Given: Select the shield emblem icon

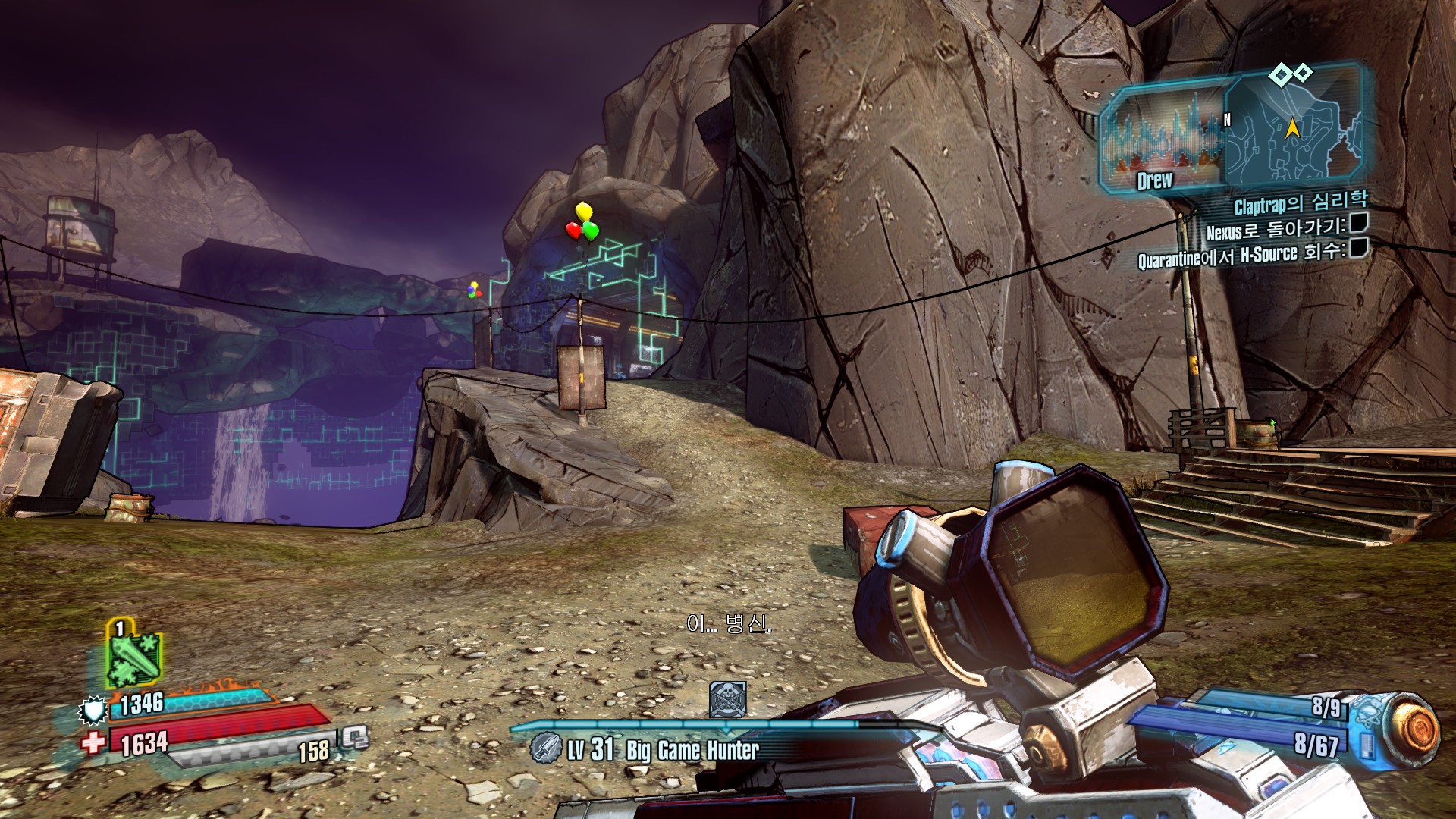Looking at the screenshot, I should pyautogui.click(x=93, y=710).
